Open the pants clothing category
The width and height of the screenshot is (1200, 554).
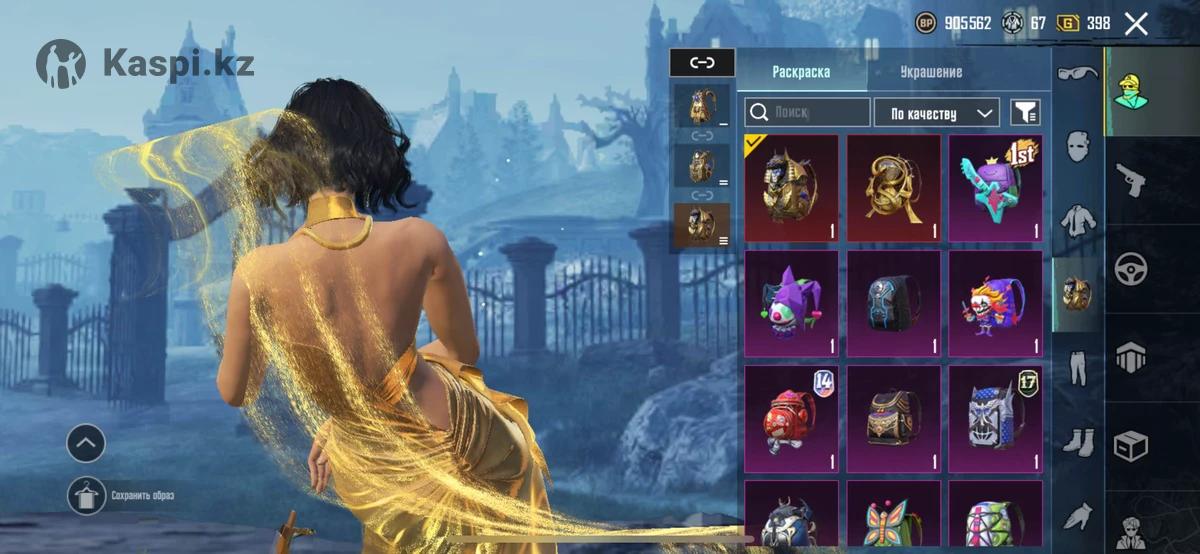pyautogui.click(x=1078, y=368)
